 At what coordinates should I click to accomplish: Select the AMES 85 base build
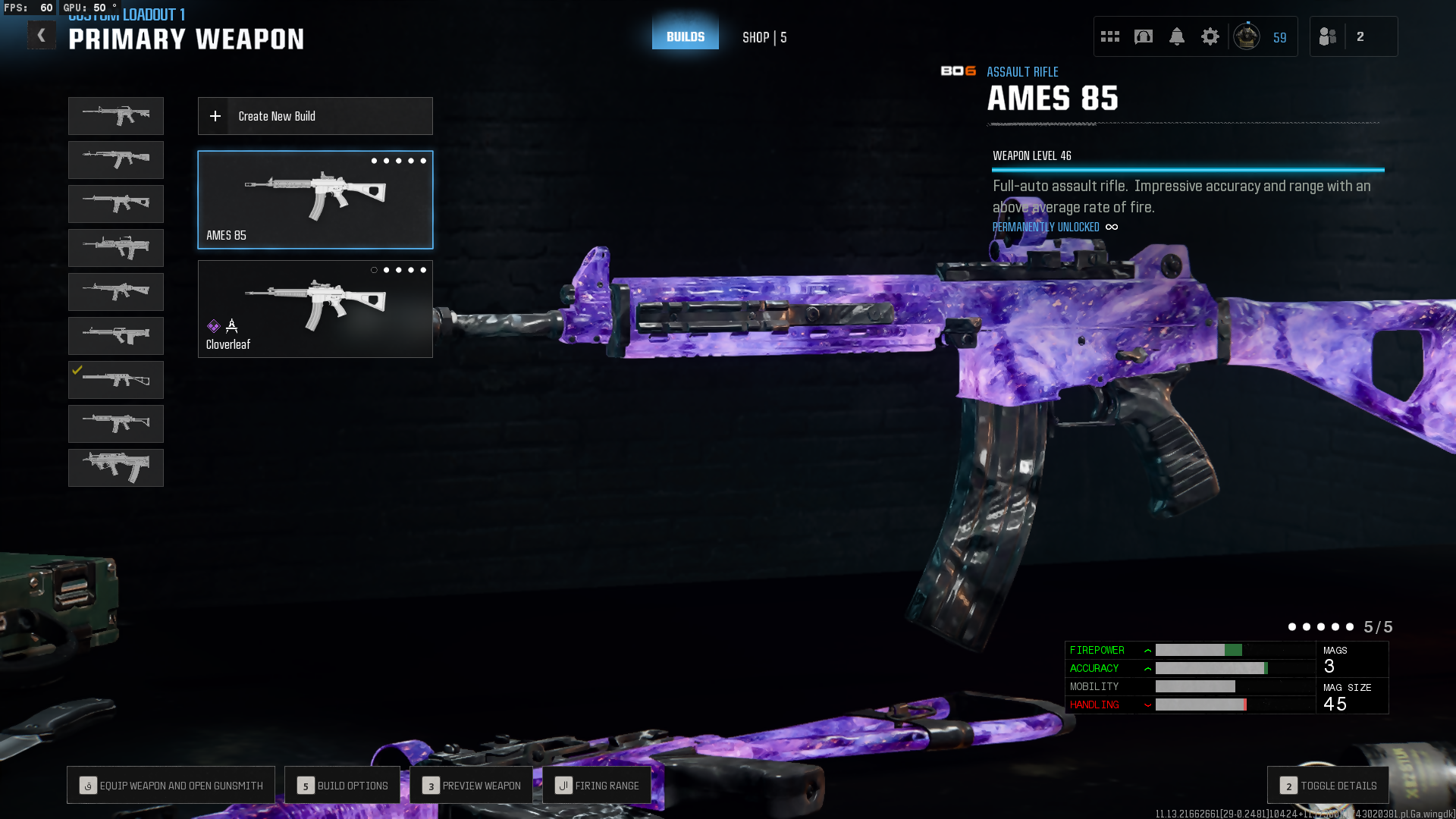click(x=315, y=199)
